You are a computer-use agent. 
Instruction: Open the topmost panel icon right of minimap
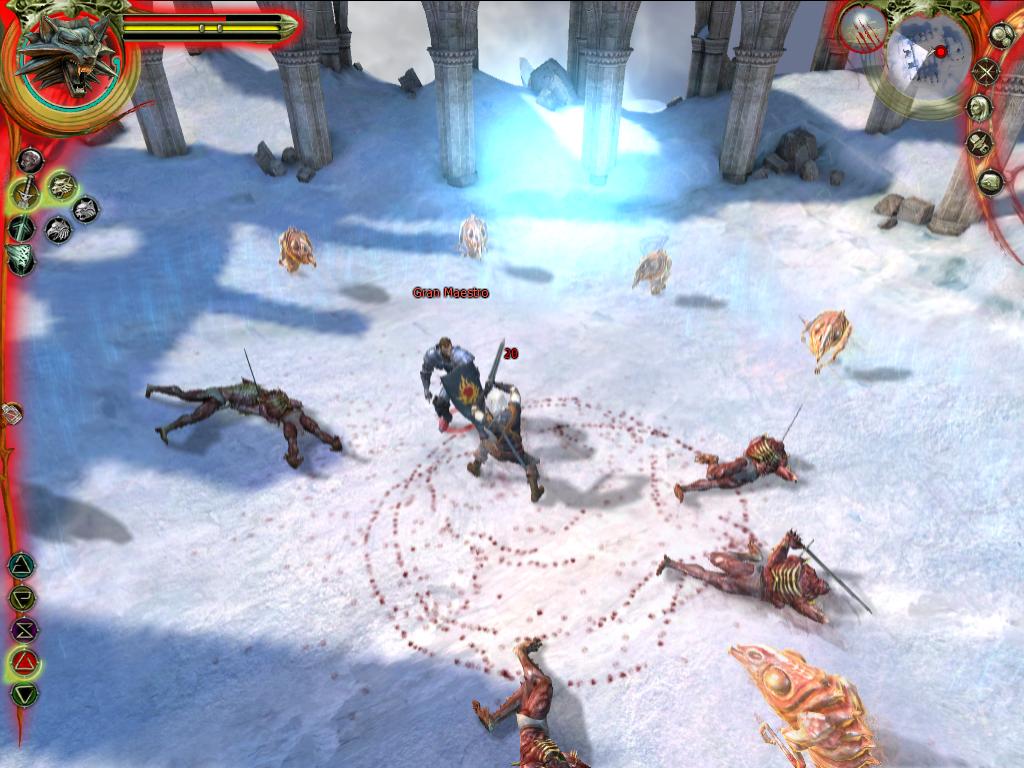1001,36
